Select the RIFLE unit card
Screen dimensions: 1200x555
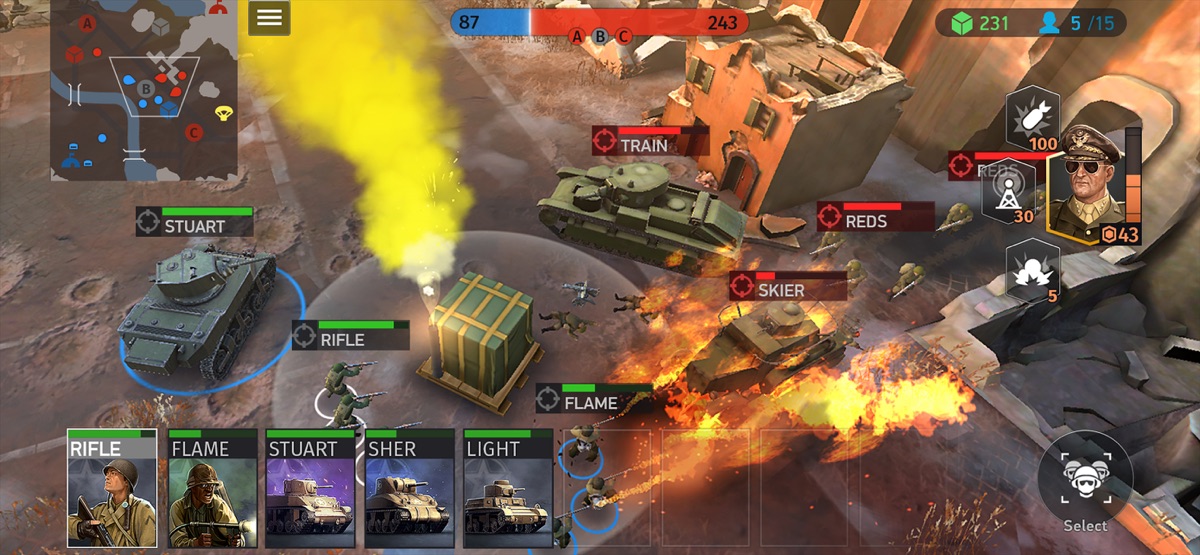coord(112,489)
